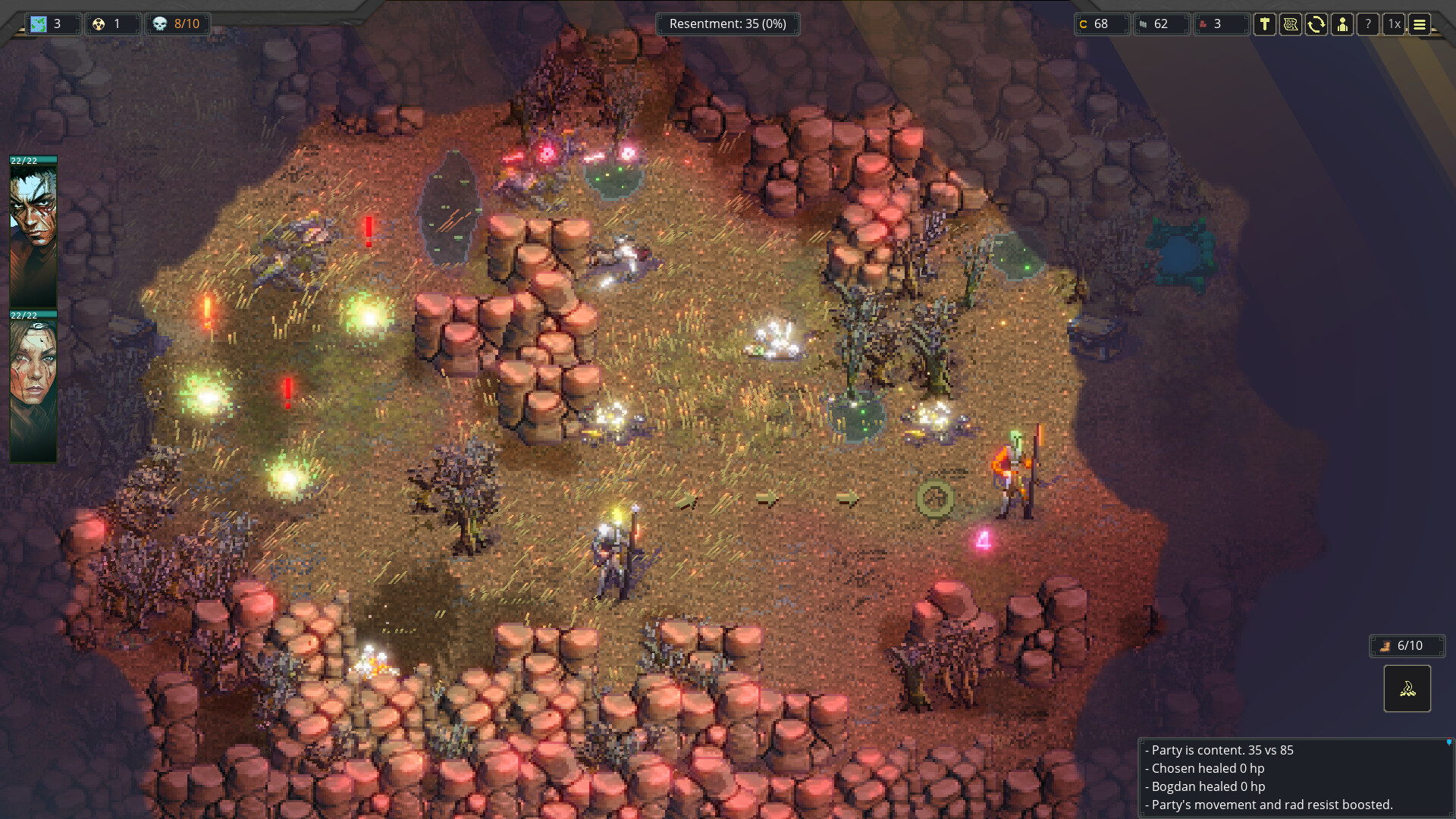The image size is (1456, 819).
Task: Click the help question mark icon
Action: point(1368,24)
